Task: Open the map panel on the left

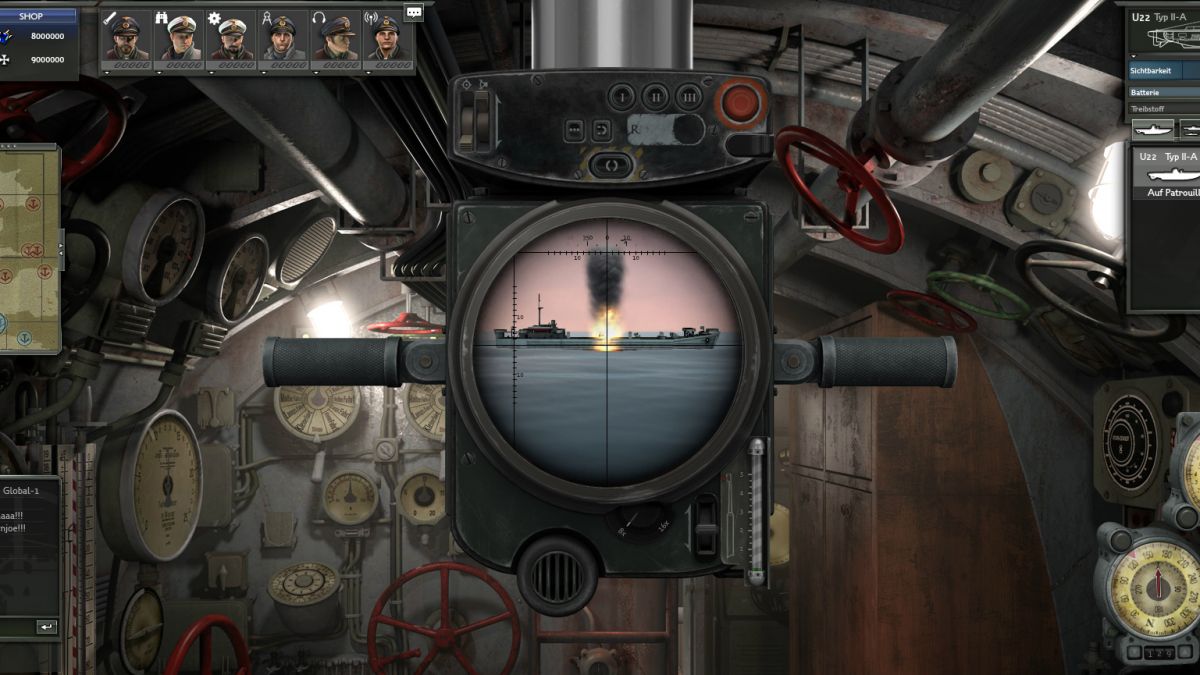Action: tap(28, 248)
